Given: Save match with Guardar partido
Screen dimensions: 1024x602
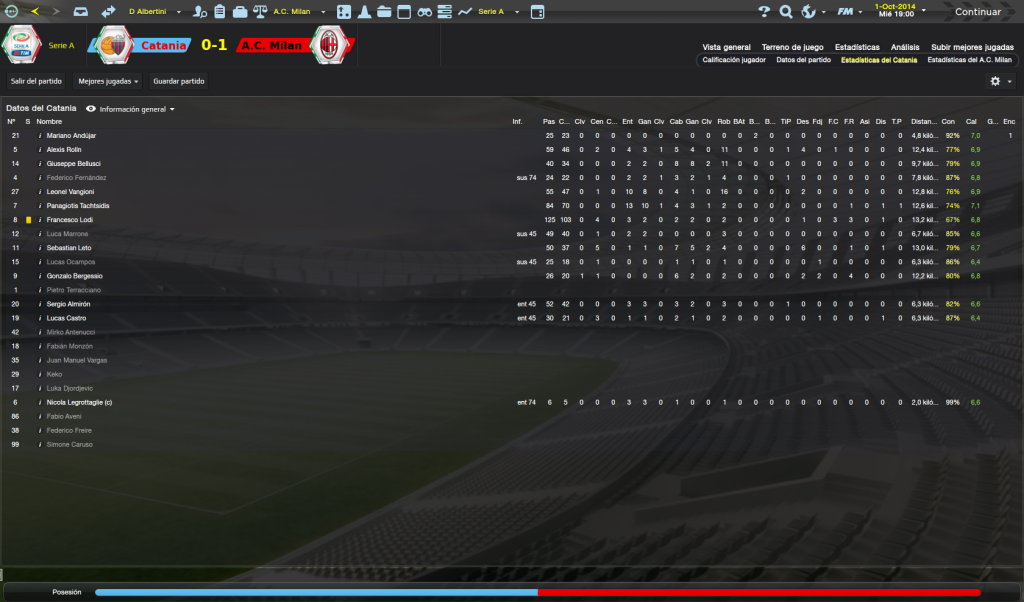Looking at the screenshot, I should tap(179, 81).
